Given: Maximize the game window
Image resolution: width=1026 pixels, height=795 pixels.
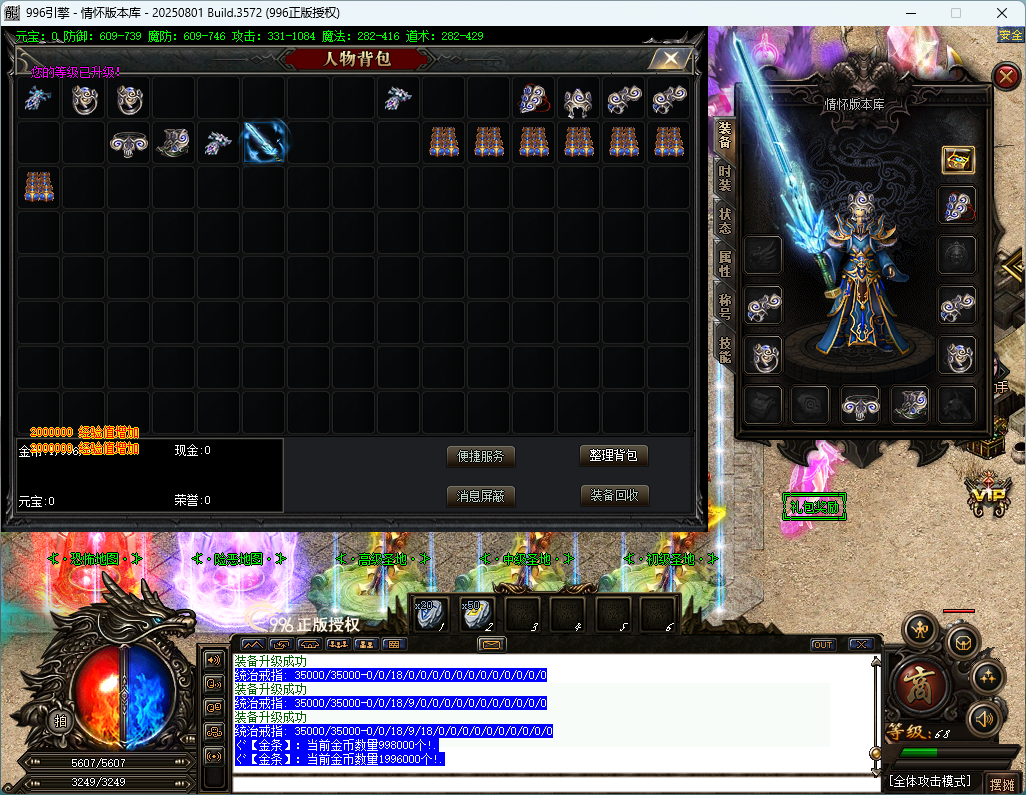Looking at the screenshot, I should 955,13.
